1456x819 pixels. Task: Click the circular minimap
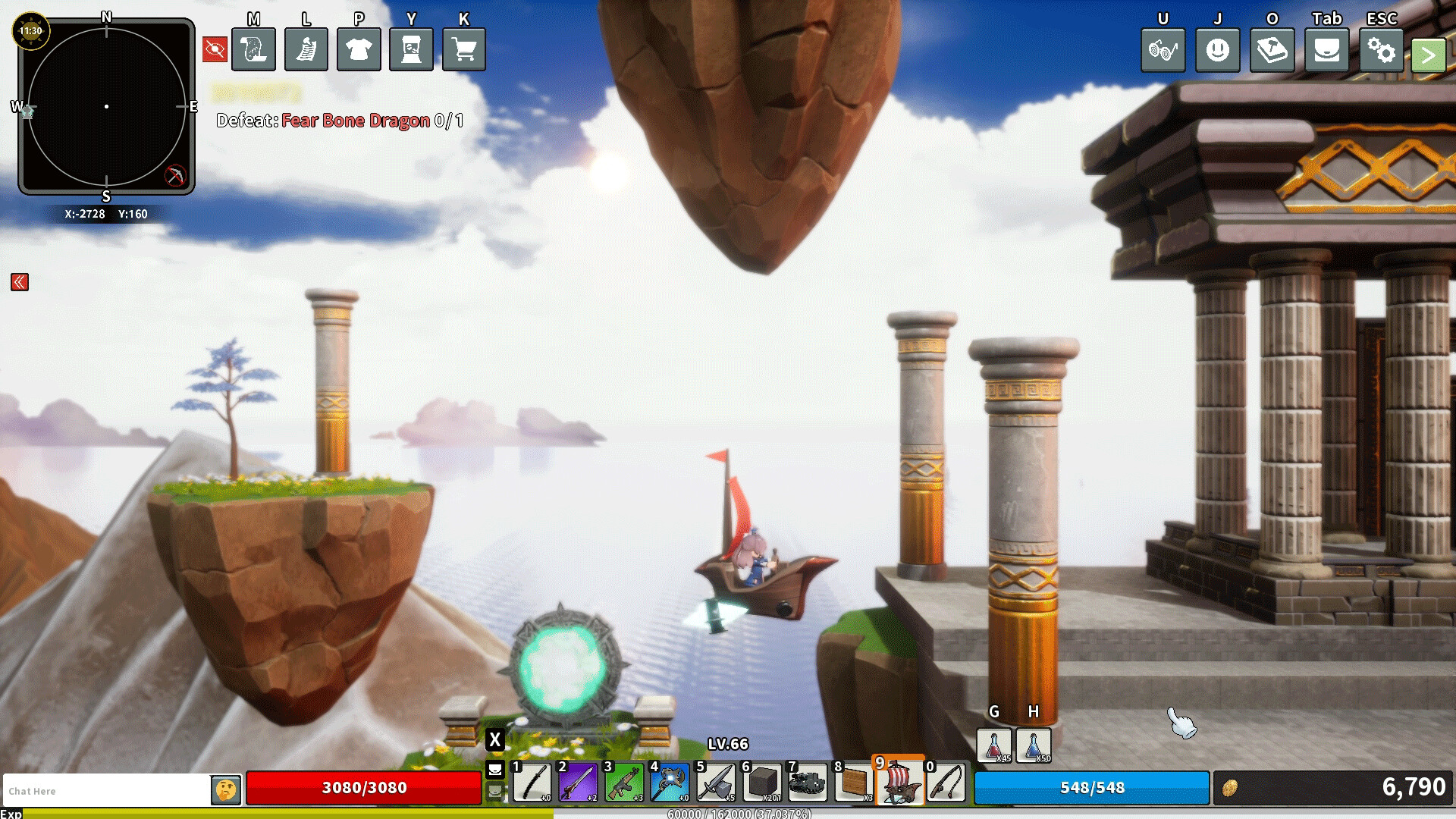pyautogui.click(x=106, y=107)
